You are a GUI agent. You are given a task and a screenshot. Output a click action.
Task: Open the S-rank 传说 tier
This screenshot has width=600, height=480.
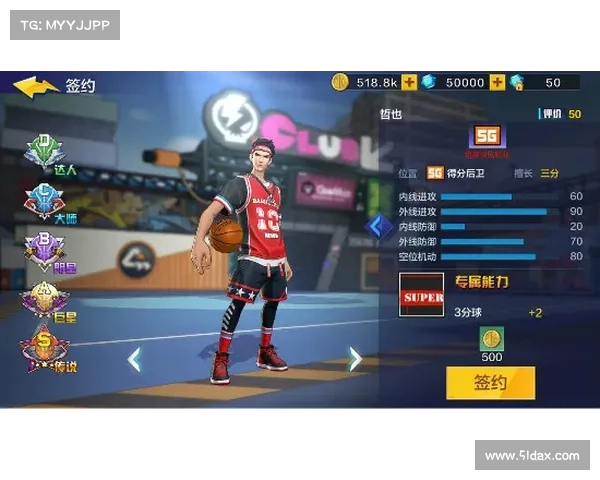pos(45,350)
